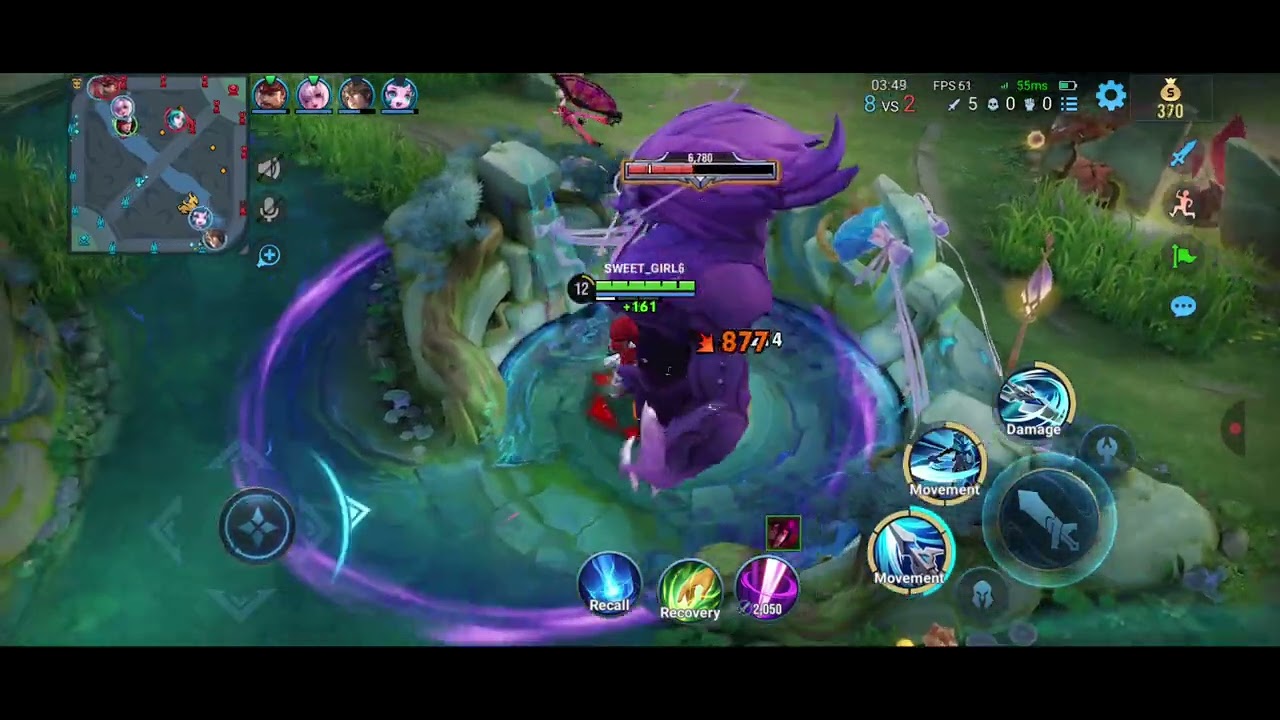Send the green flag signal
The width and height of the screenshot is (1280, 720).
(x=1184, y=257)
